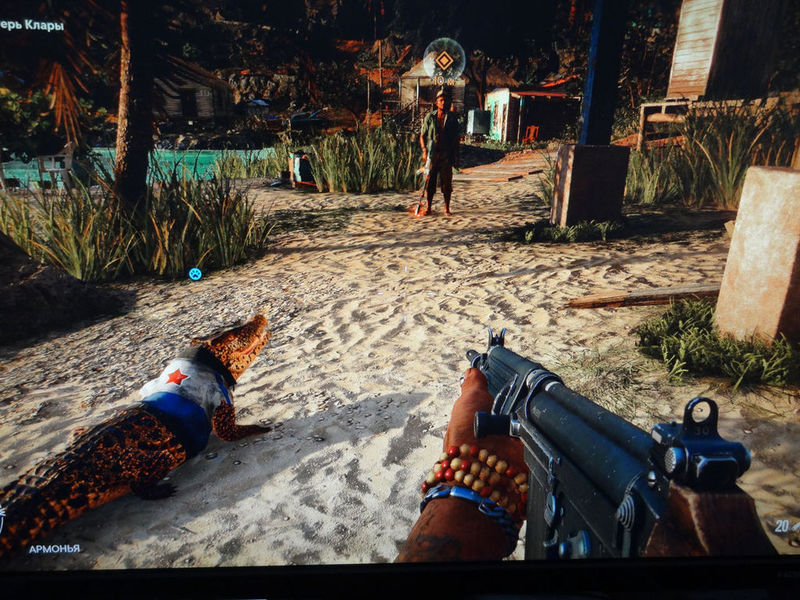Click the orange diamond objective marker
This screenshot has height=600, width=800.
444,60
